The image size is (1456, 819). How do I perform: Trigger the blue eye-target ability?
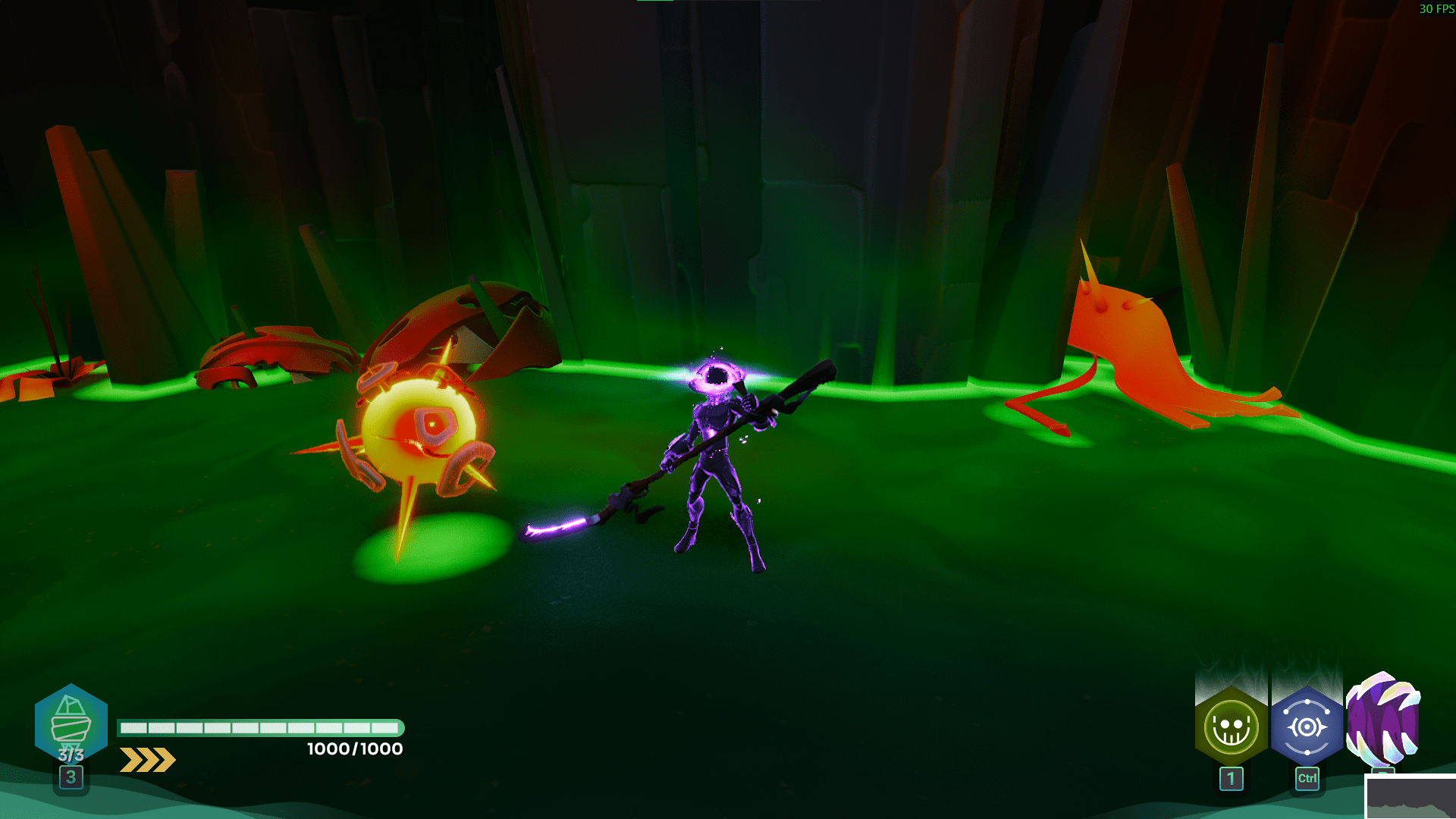[x=1307, y=727]
